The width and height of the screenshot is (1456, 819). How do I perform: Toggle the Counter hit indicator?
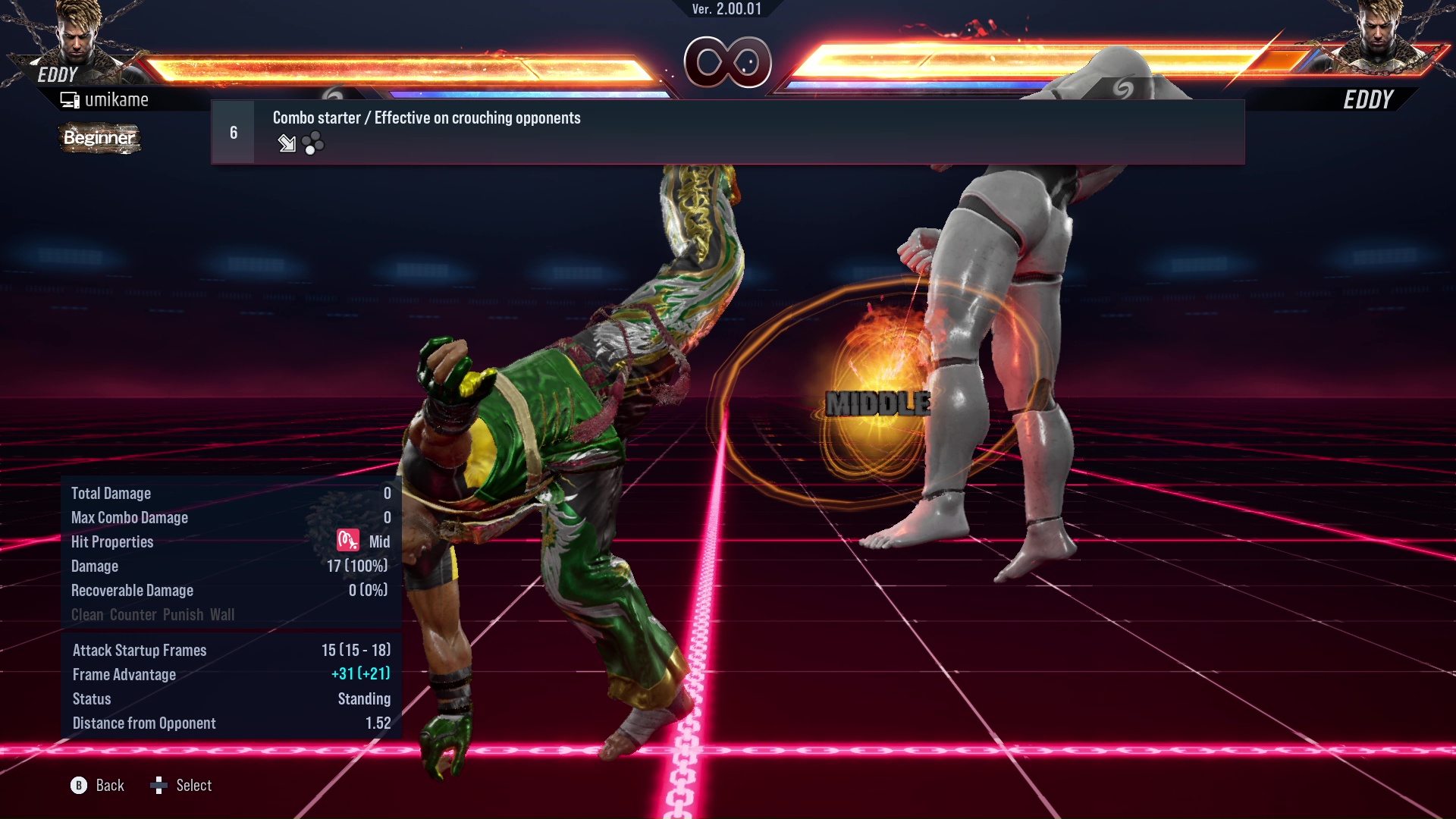[133, 615]
